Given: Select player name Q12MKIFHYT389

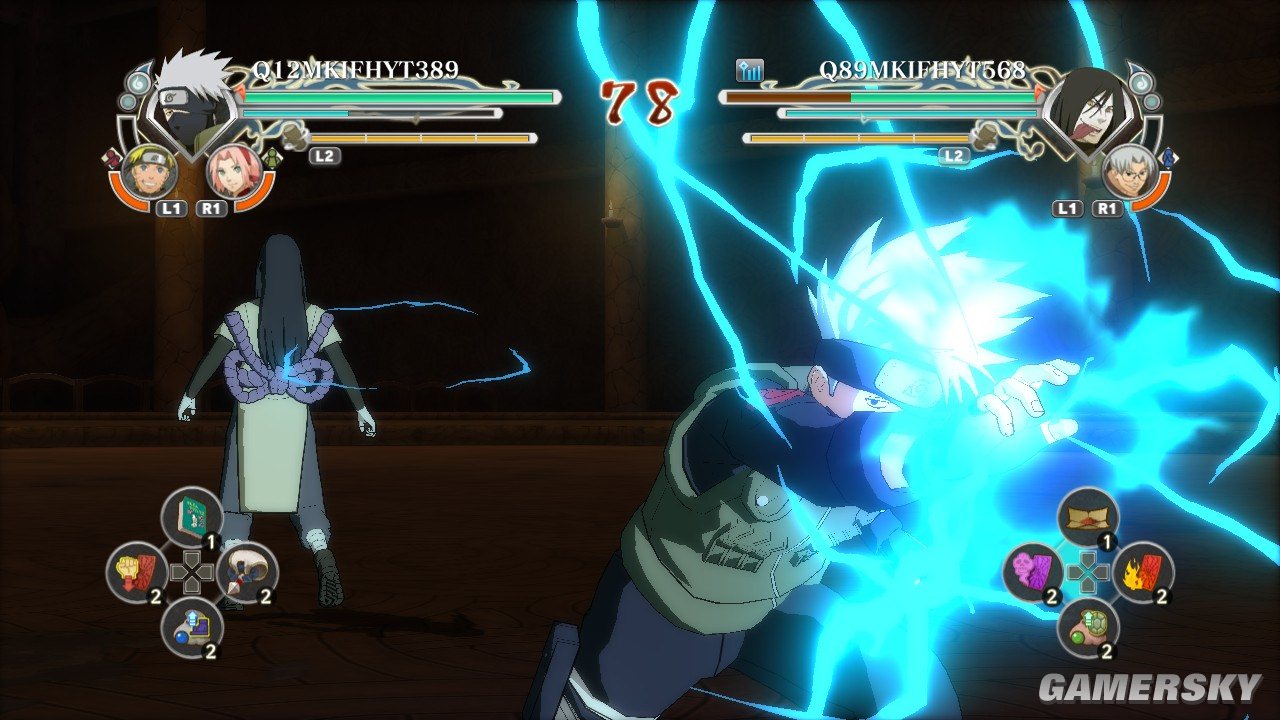Looking at the screenshot, I should click(354, 70).
